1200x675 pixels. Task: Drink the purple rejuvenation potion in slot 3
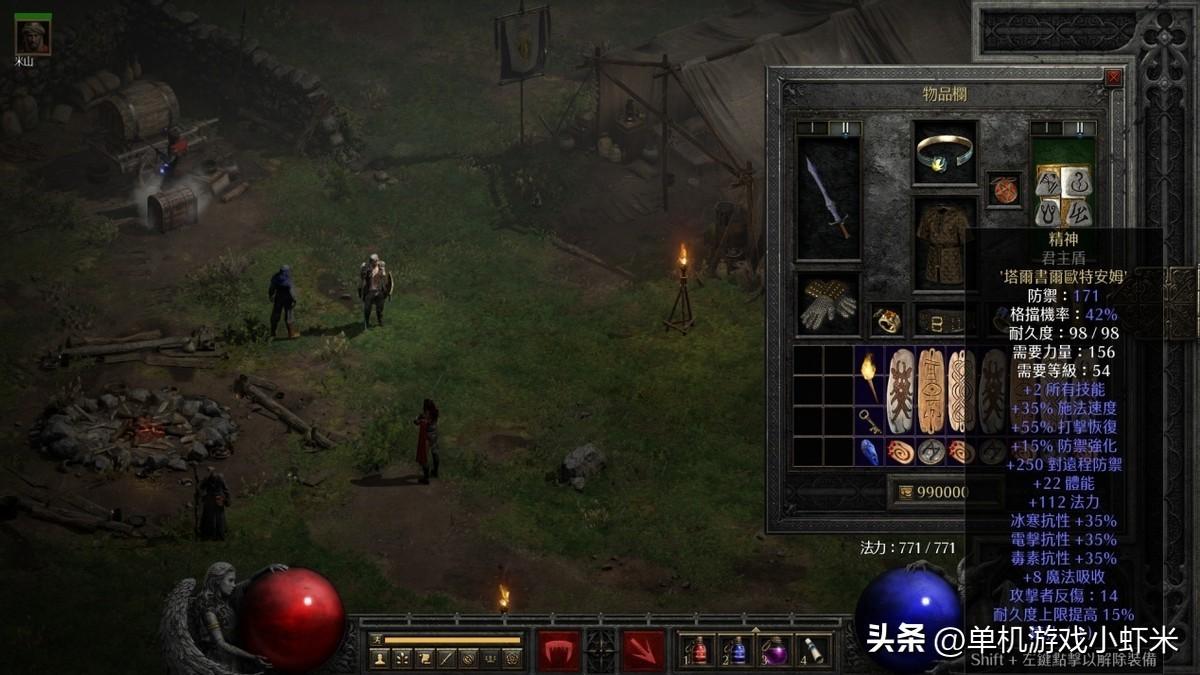click(x=775, y=651)
